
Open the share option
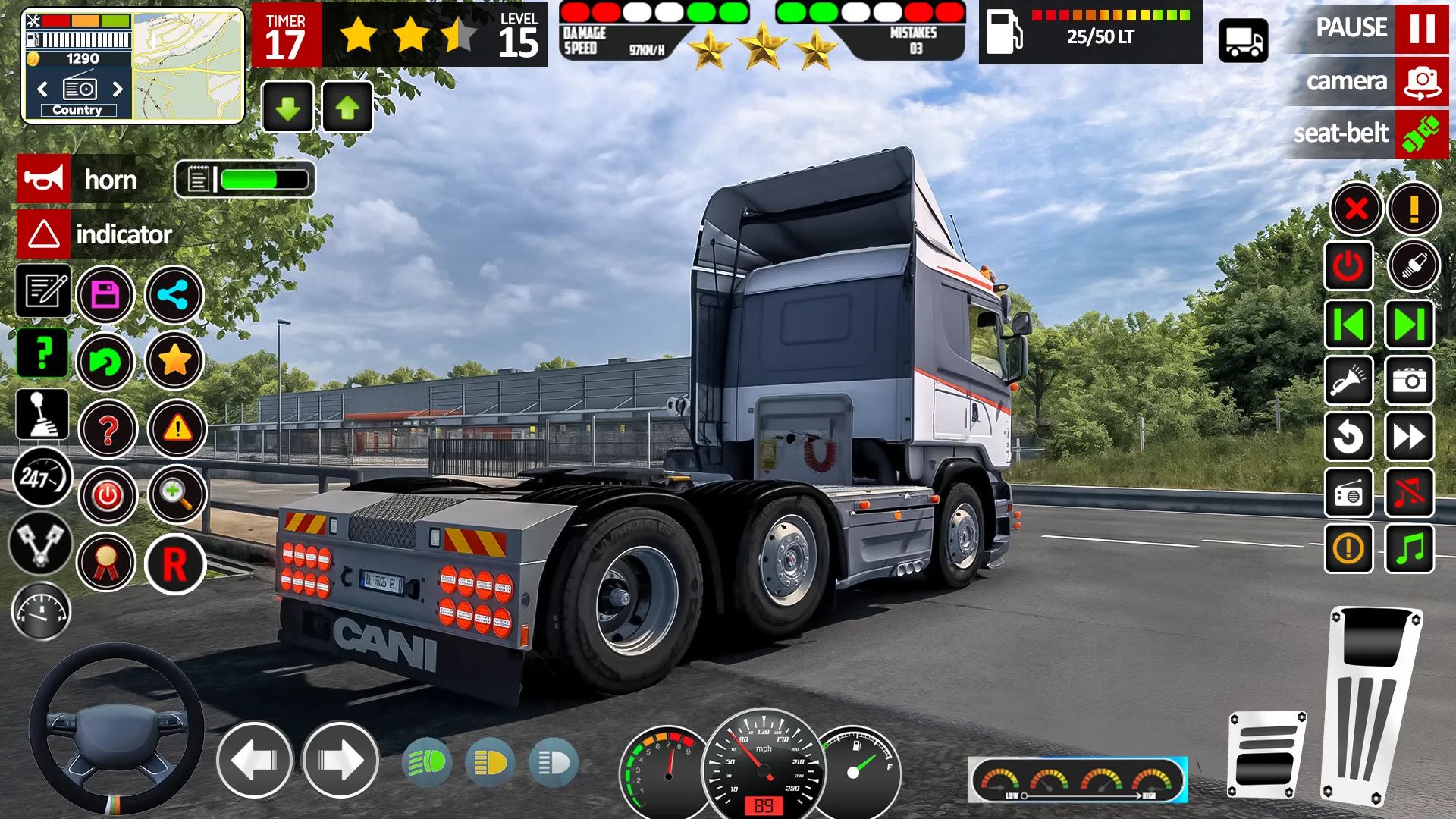coord(174,295)
